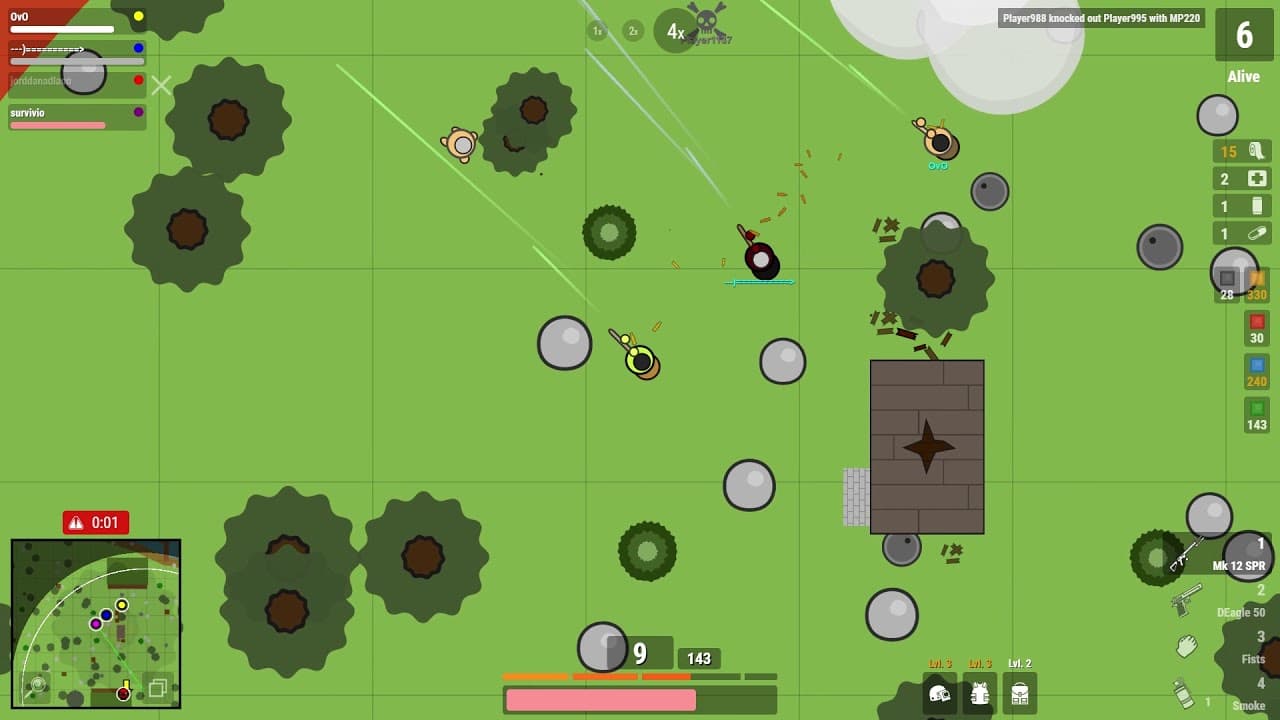Expand the minimap to full view
This screenshot has height=720, width=1280.
click(x=158, y=690)
